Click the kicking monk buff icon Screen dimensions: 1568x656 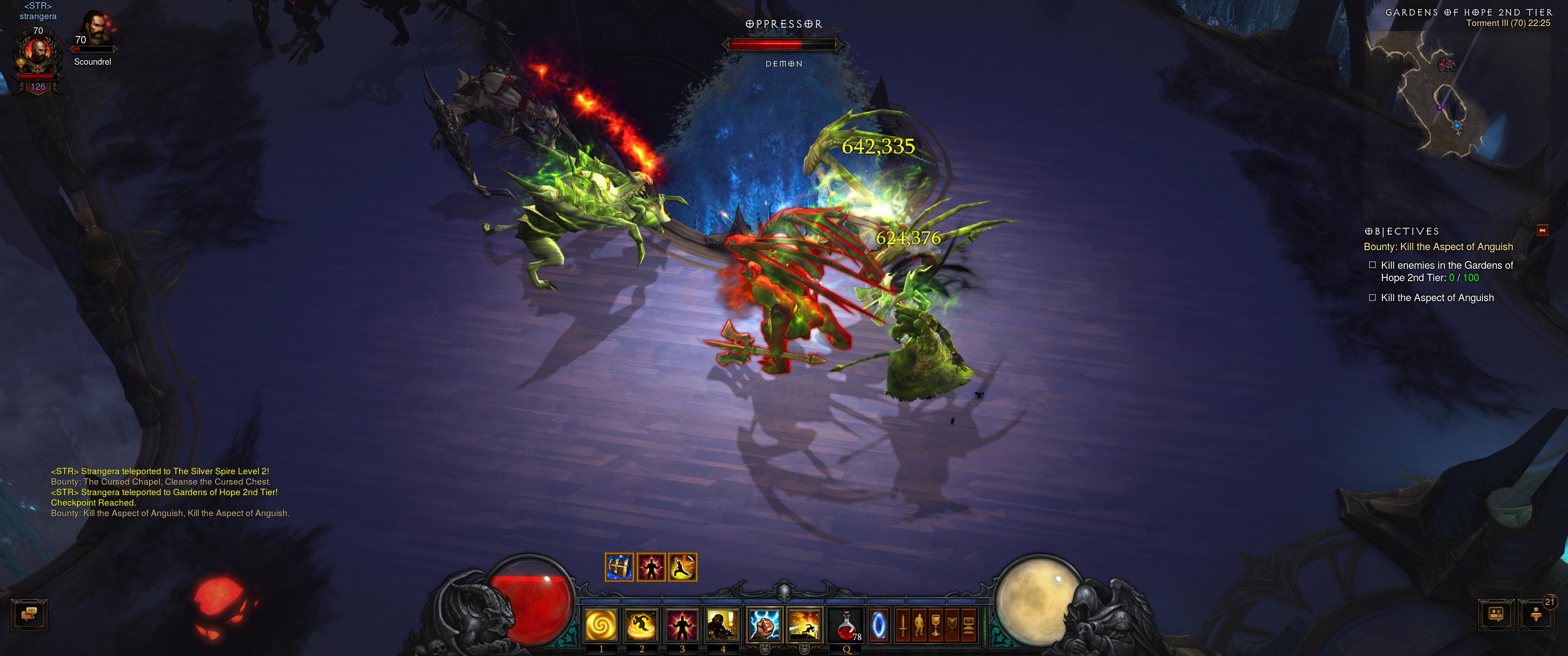click(x=682, y=567)
